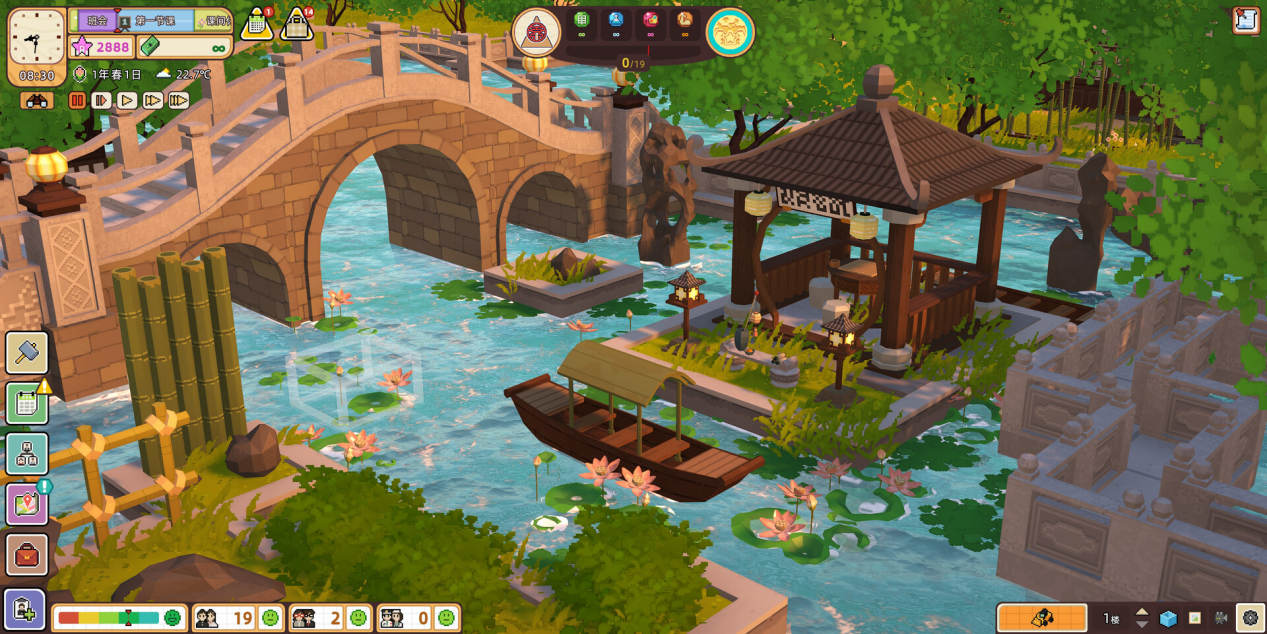Select the red school emblem badge
Image resolution: width=1267 pixels, height=634 pixels.
[x=536, y=32]
